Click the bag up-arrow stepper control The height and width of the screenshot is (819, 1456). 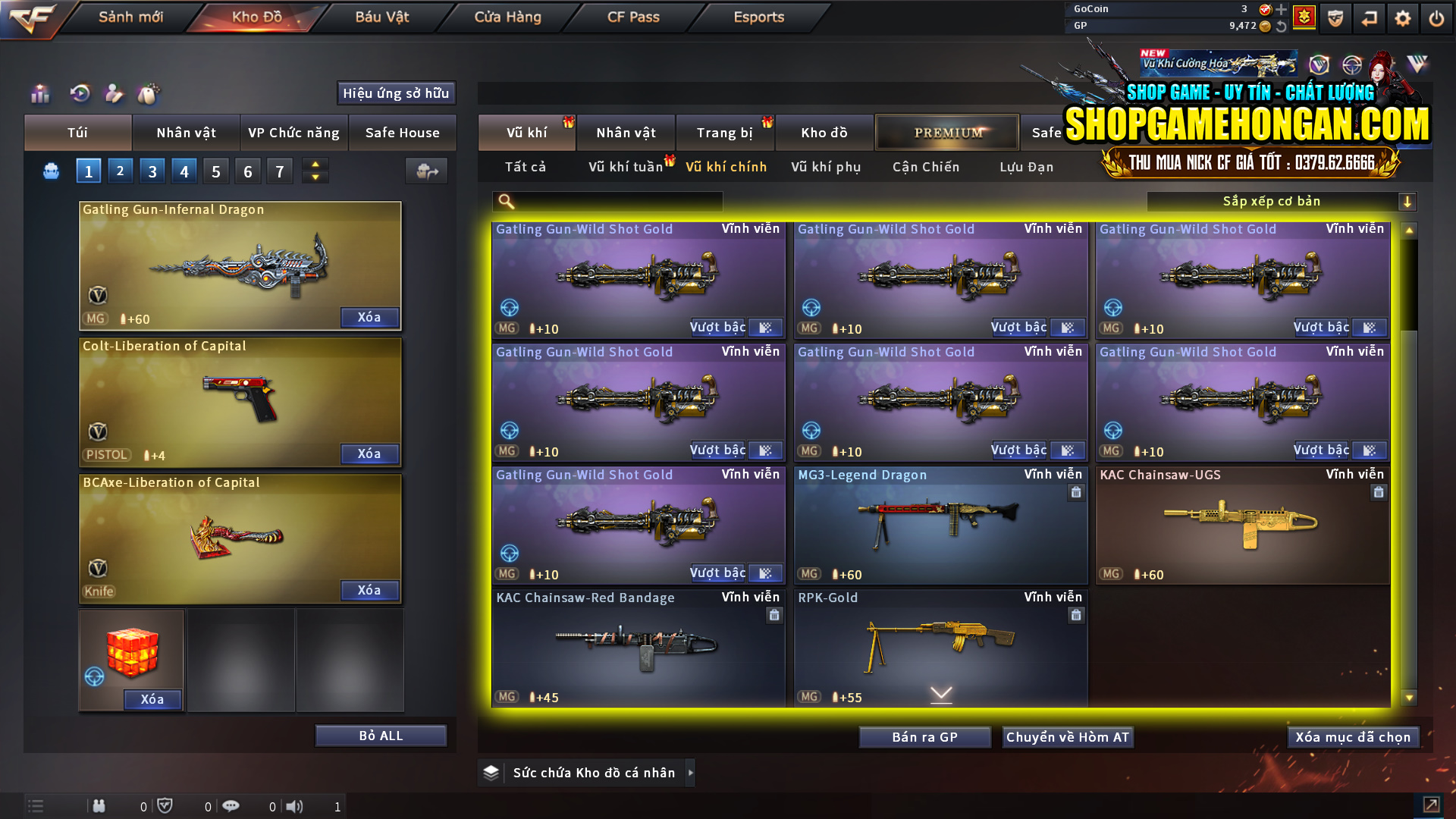[x=315, y=165]
